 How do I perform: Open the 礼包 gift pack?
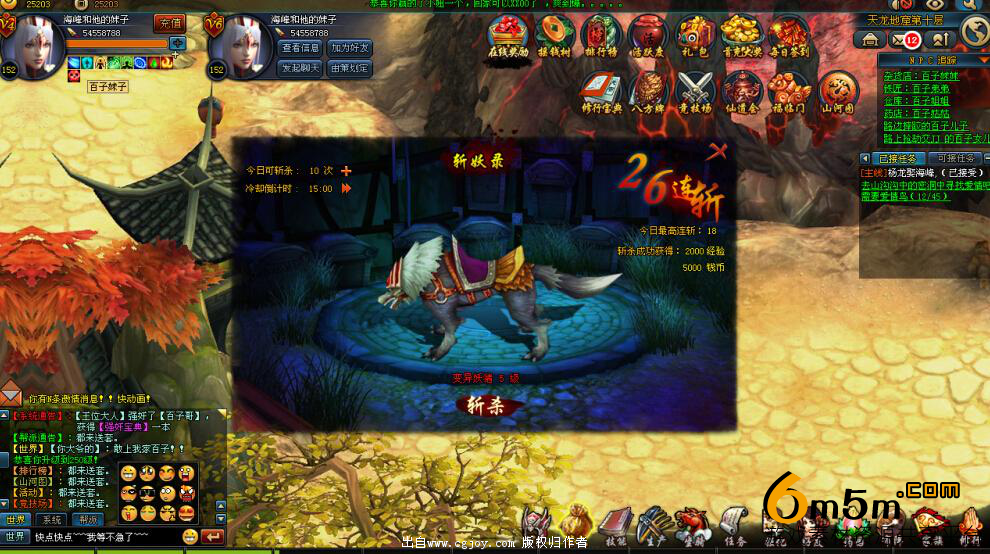(694, 40)
